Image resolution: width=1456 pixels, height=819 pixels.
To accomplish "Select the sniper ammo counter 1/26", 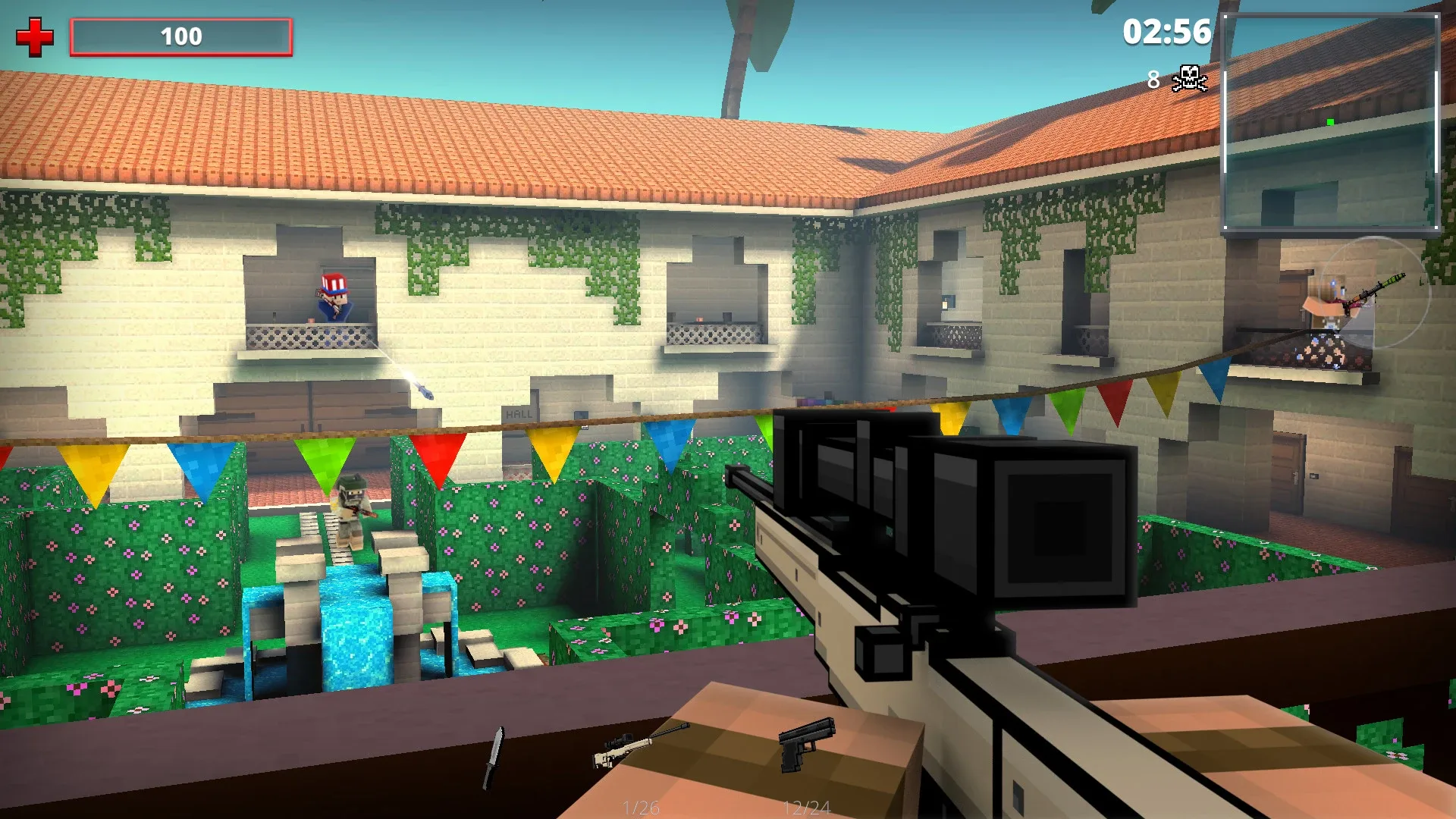I will click(641, 807).
